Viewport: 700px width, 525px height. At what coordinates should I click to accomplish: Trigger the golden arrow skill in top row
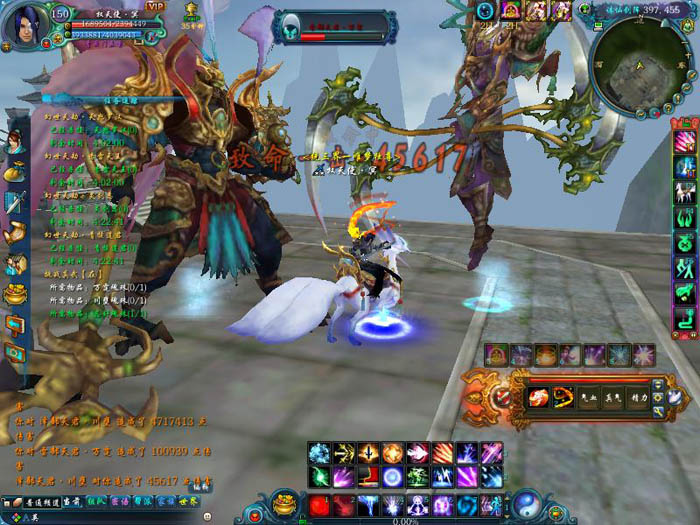pyautogui.click(x=344, y=453)
